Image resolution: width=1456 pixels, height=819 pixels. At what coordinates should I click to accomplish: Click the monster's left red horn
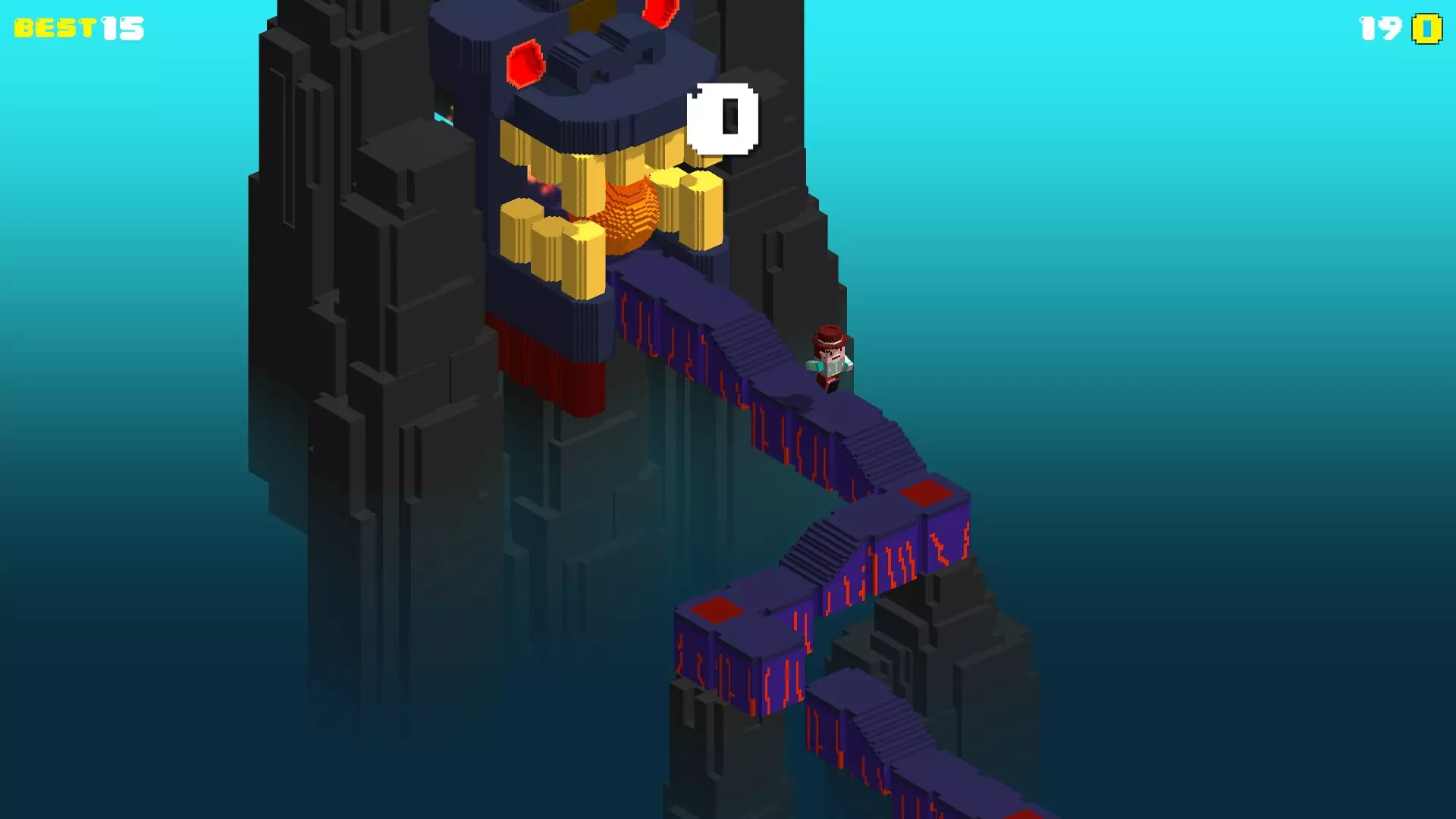[525, 64]
